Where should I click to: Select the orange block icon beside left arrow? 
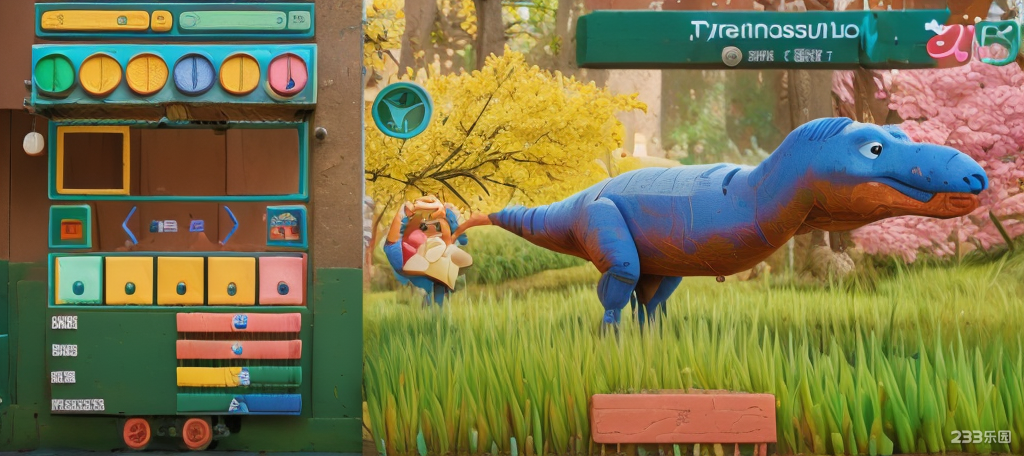[71, 227]
